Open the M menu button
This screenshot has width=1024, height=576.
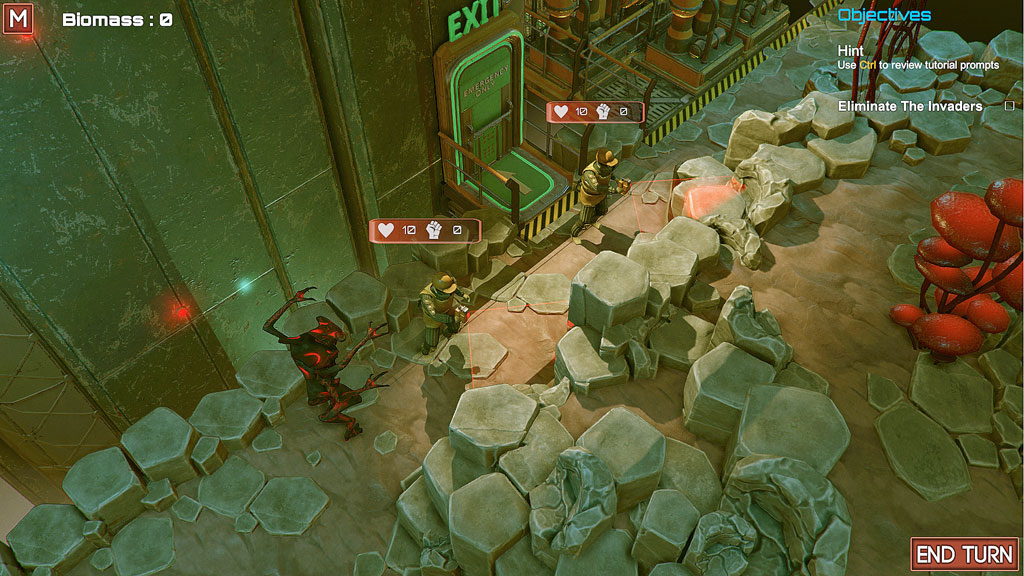pyautogui.click(x=18, y=18)
